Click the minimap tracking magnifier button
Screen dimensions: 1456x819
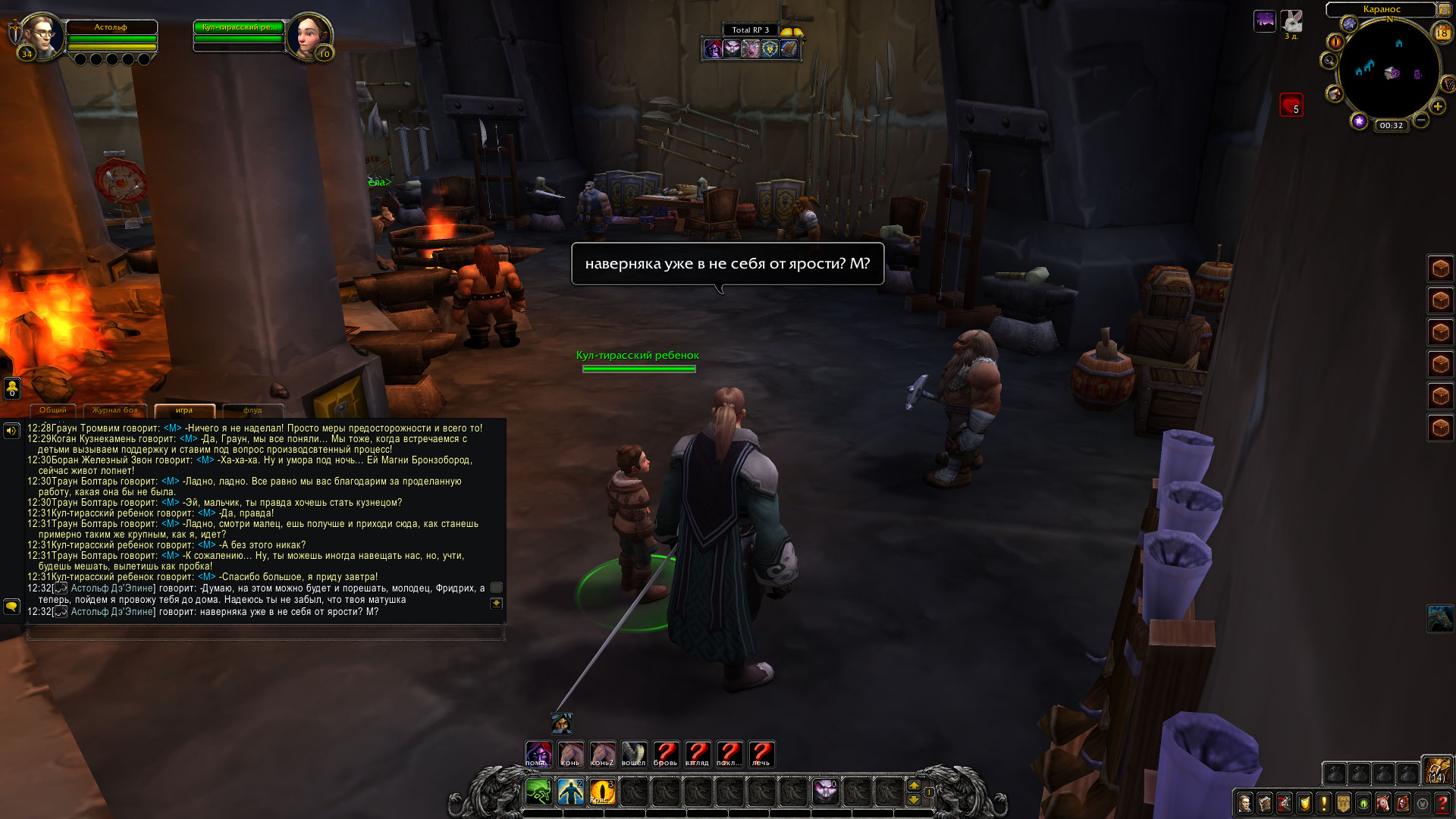[1329, 61]
